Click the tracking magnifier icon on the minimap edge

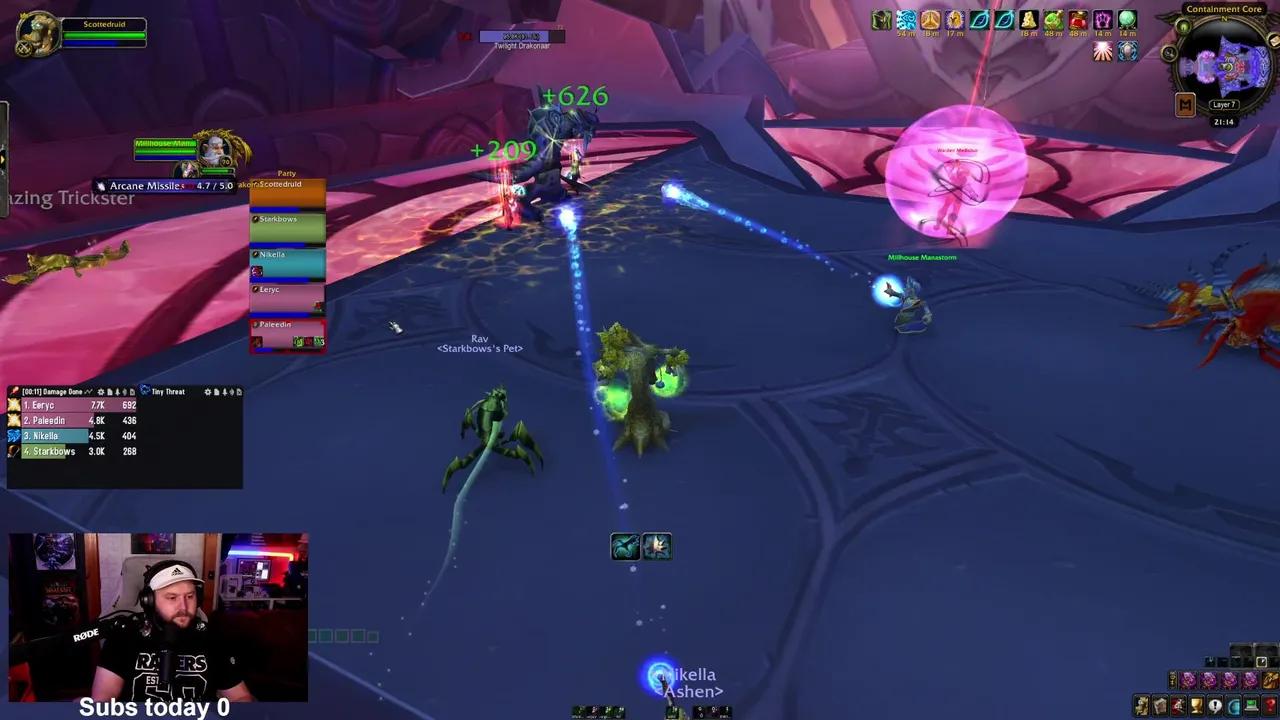[1169, 54]
